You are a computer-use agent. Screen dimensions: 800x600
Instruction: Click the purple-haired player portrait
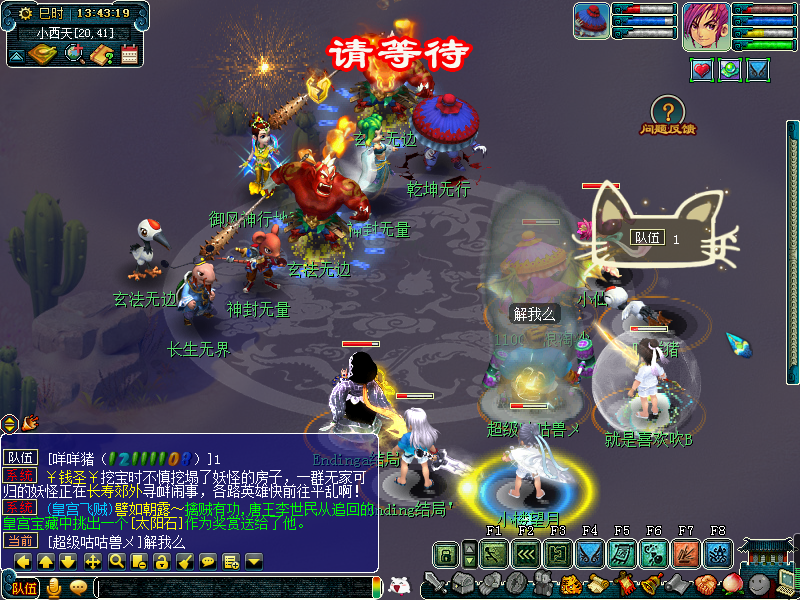point(706,26)
